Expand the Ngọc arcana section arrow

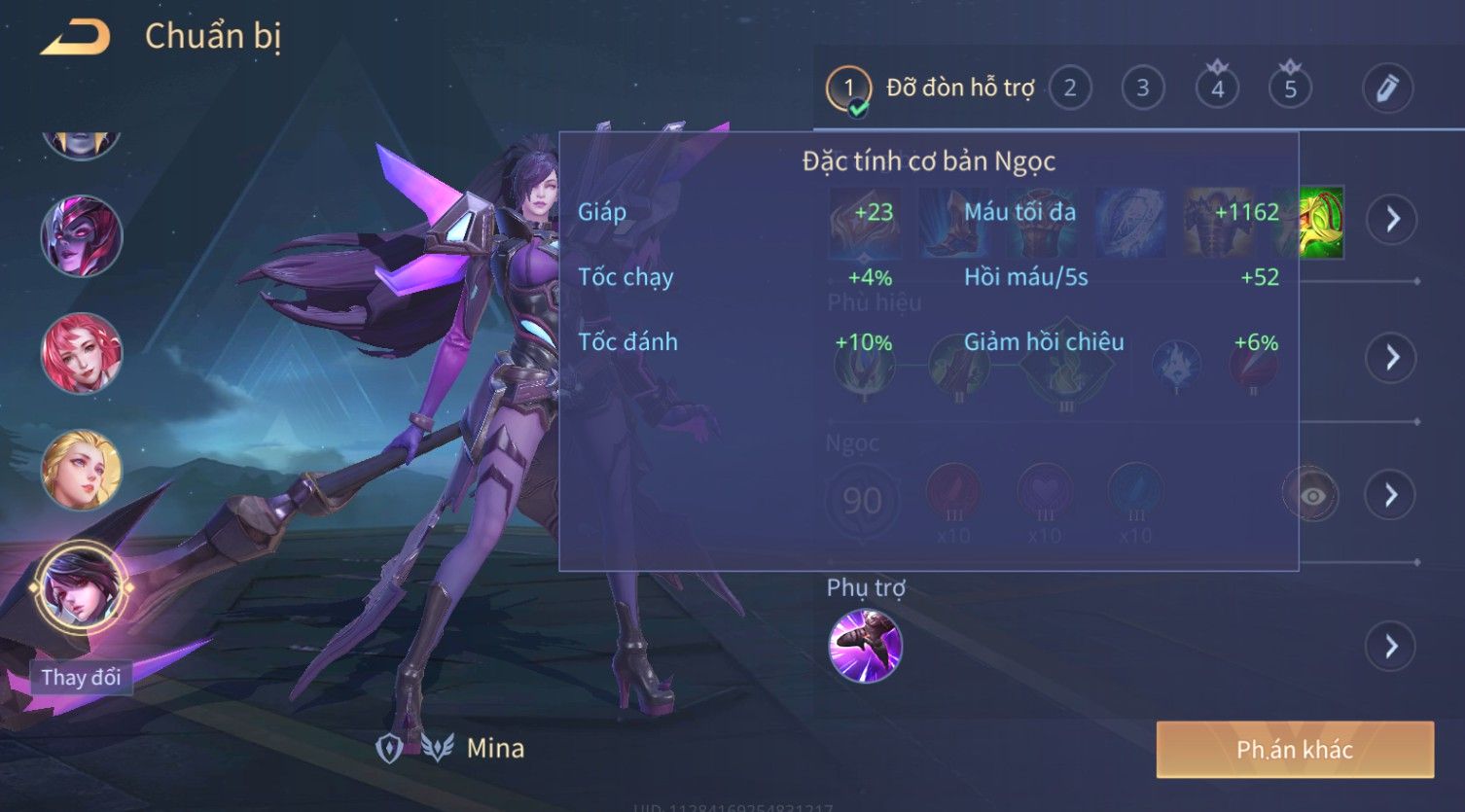(x=1392, y=495)
